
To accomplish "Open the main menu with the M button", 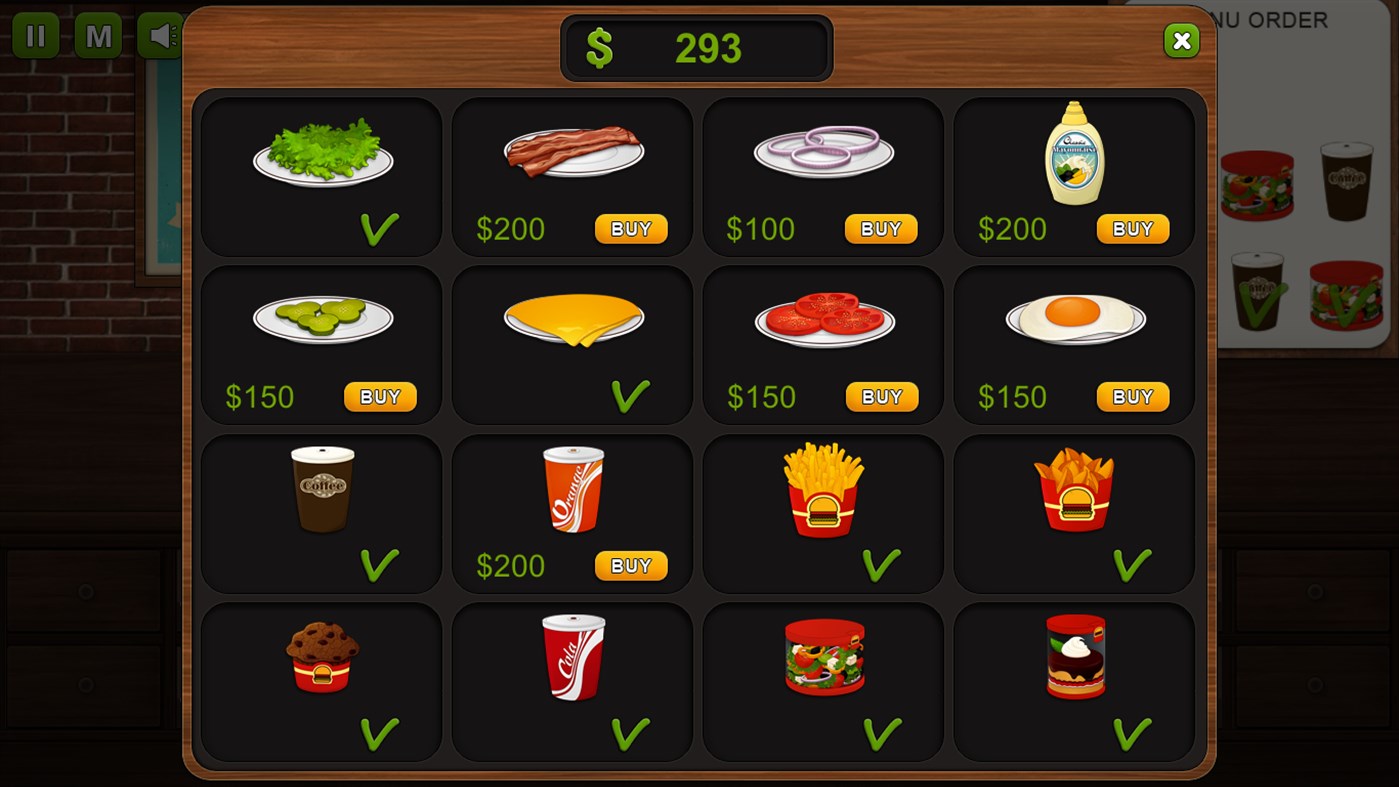I will coord(98,35).
